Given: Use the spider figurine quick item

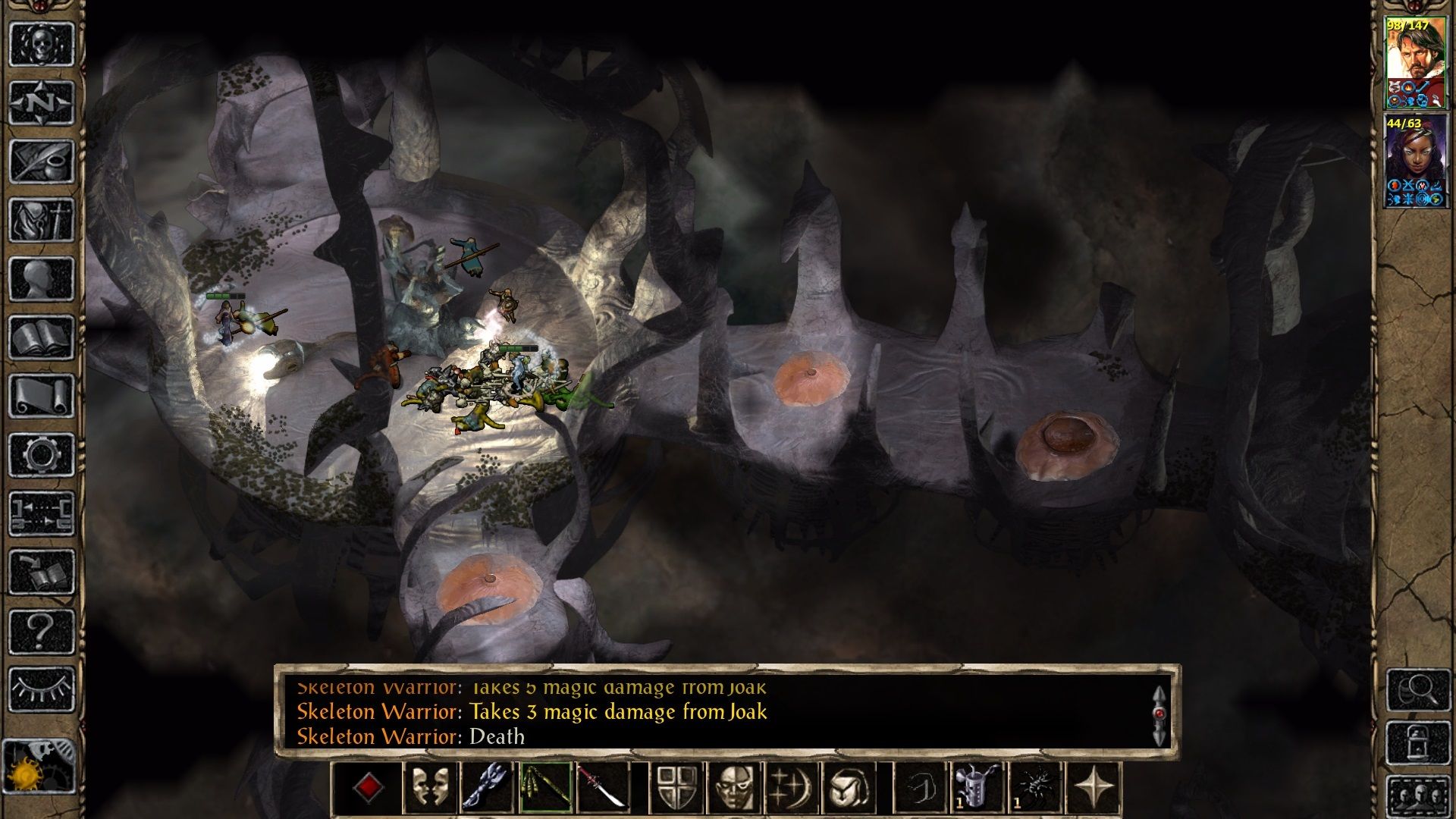Looking at the screenshot, I should click(x=1036, y=788).
